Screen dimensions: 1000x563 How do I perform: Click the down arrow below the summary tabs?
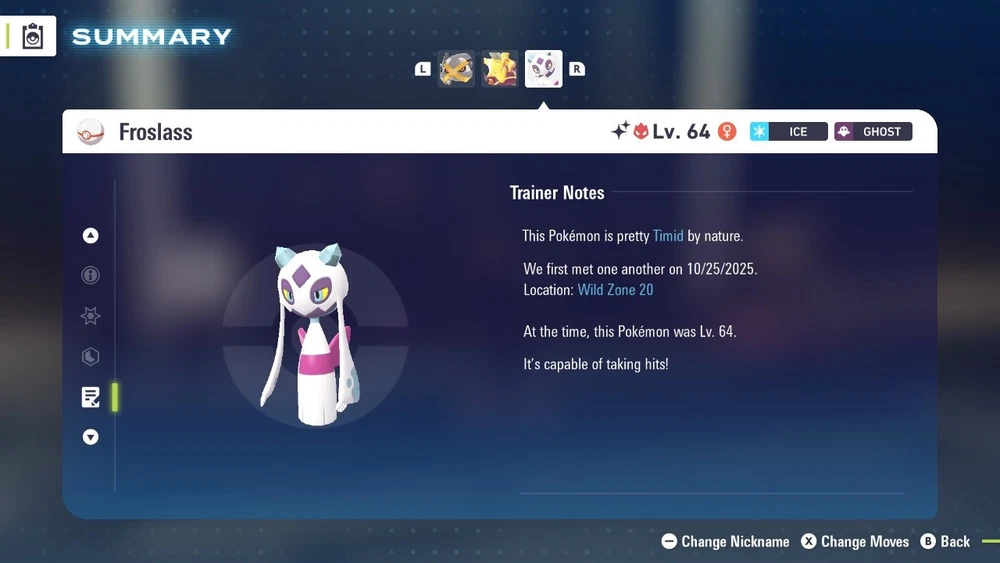pyautogui.click(x=91, y=437)
